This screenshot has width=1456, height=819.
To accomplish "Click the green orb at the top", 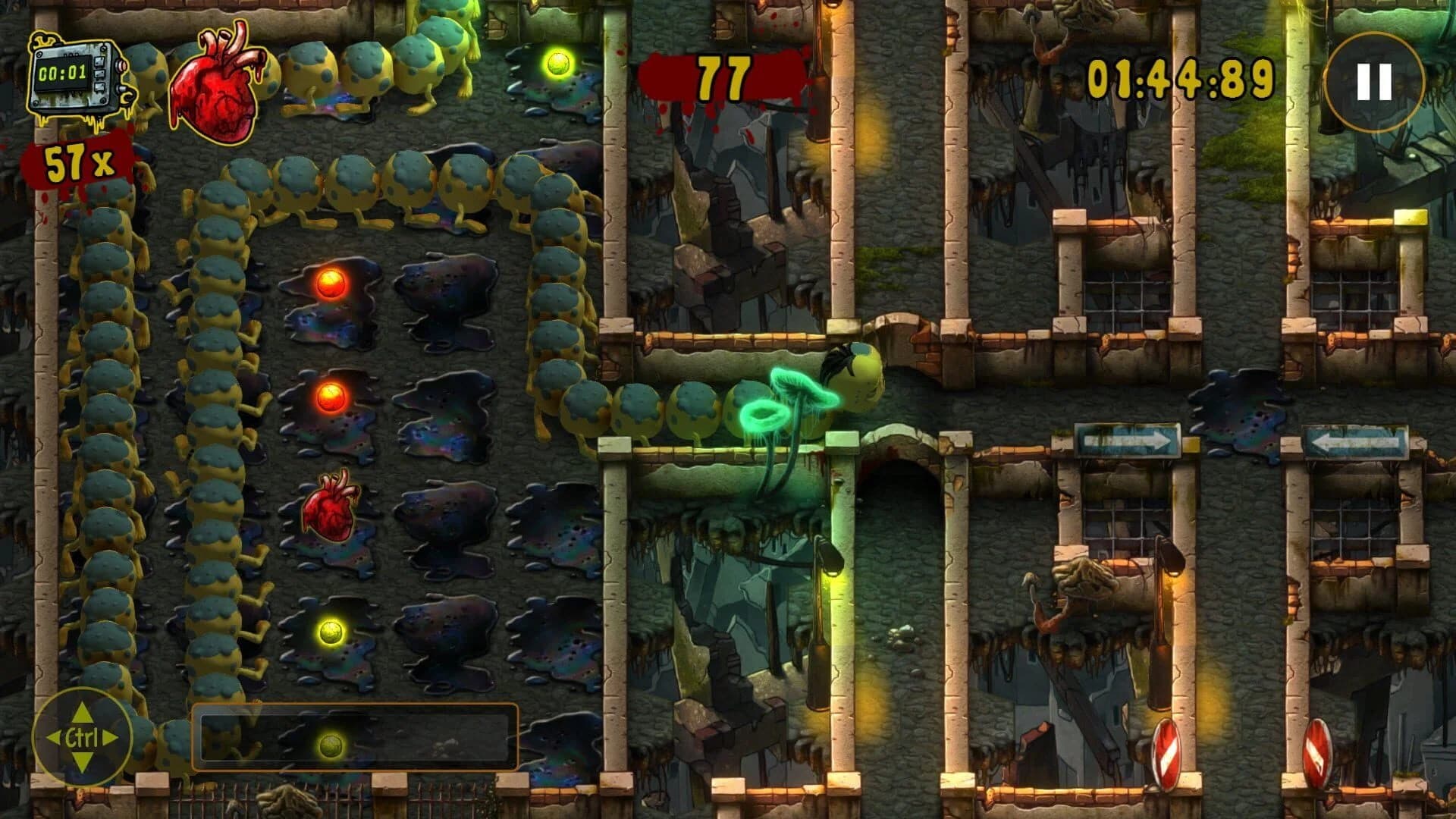I will click(x=558, y=64).
